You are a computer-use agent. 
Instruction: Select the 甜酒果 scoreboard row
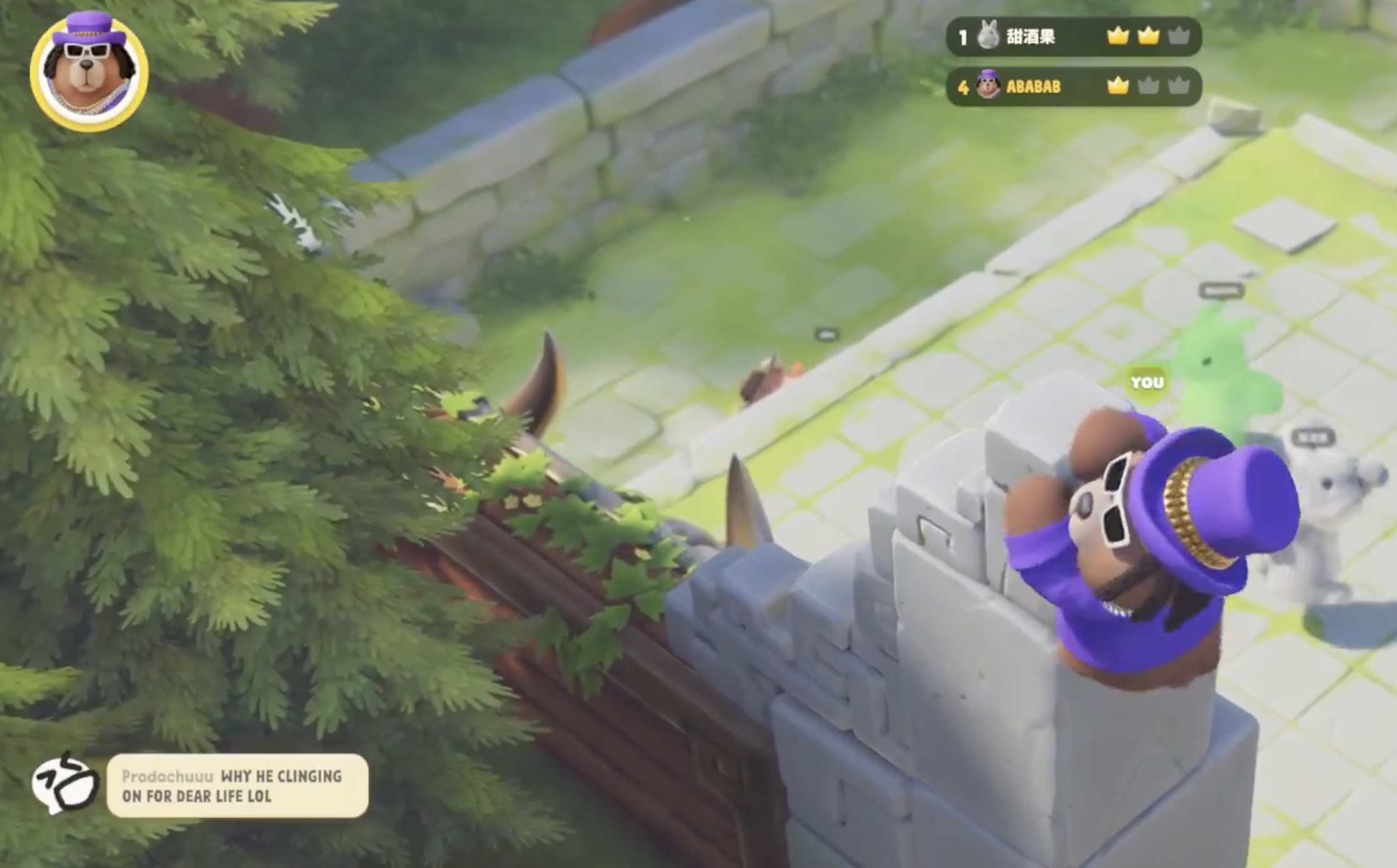tap(1073, 37)
